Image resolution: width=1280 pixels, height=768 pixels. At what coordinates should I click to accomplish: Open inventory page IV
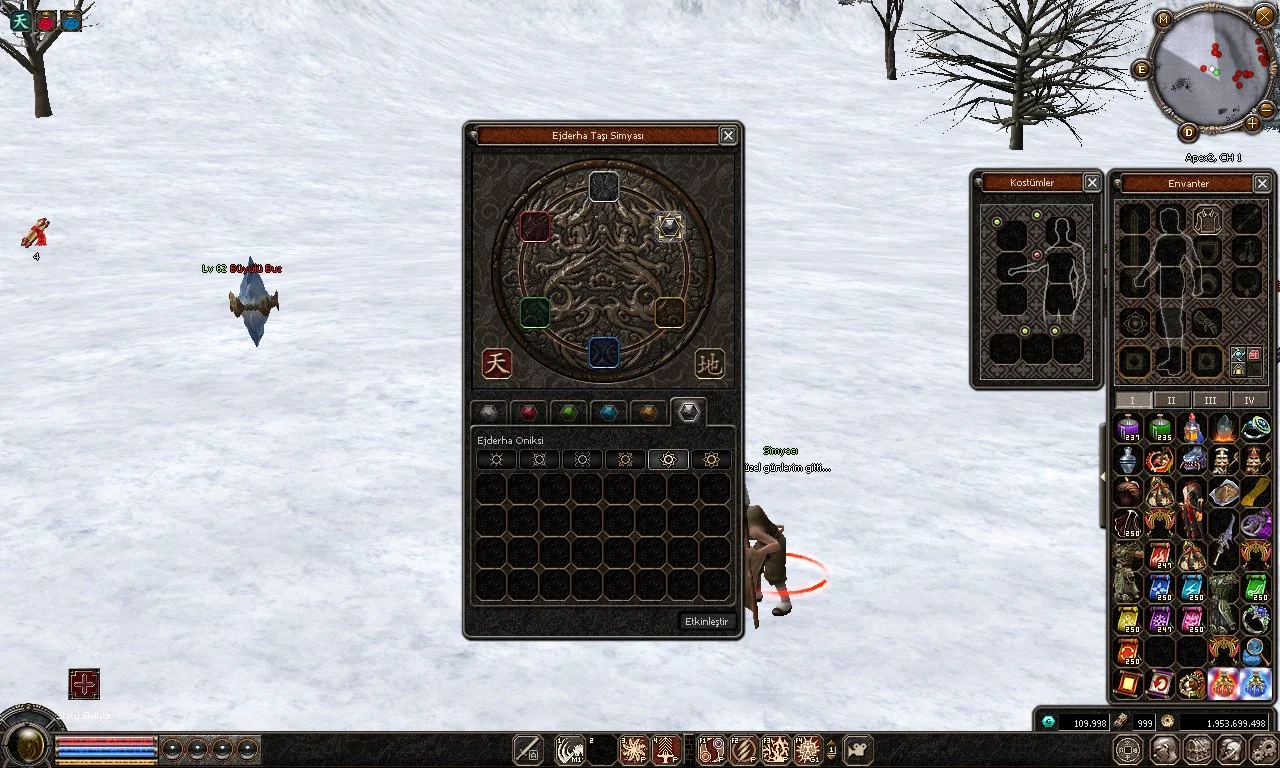pyautogui.click(x=1249, y=400)
